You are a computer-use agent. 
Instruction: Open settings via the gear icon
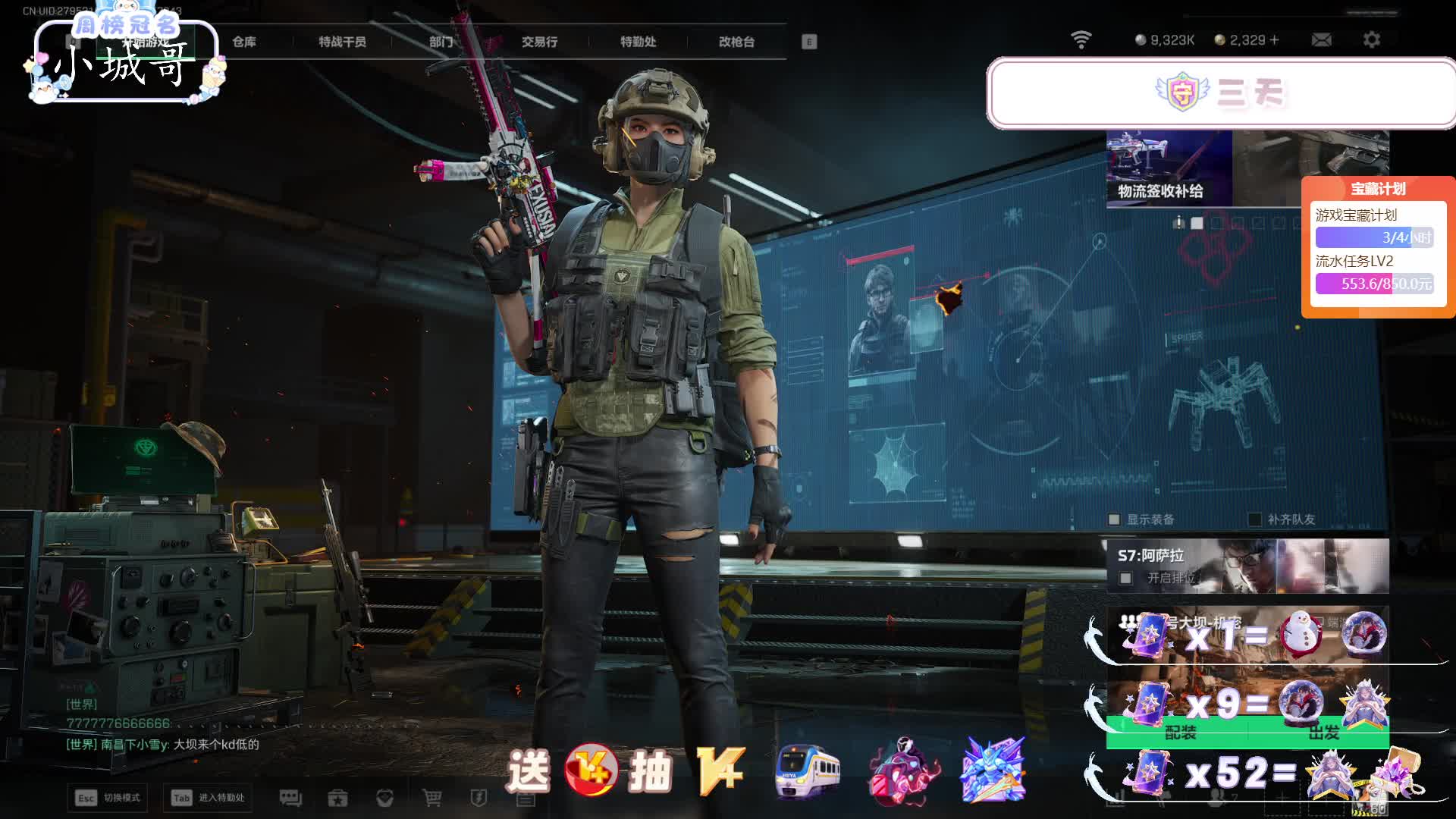click(x=1371, y=40)
